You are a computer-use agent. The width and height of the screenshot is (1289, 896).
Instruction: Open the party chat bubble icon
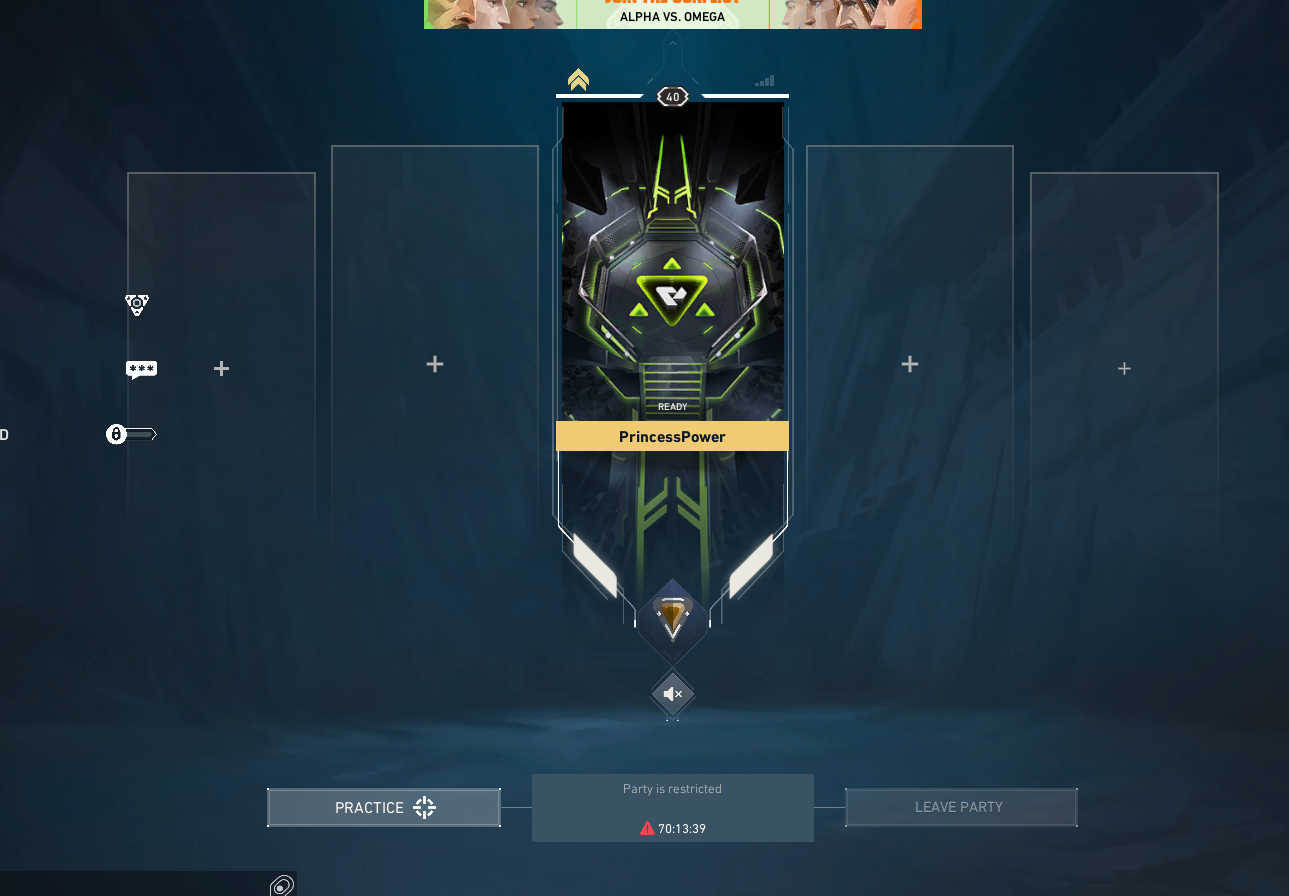pos(141,369)
